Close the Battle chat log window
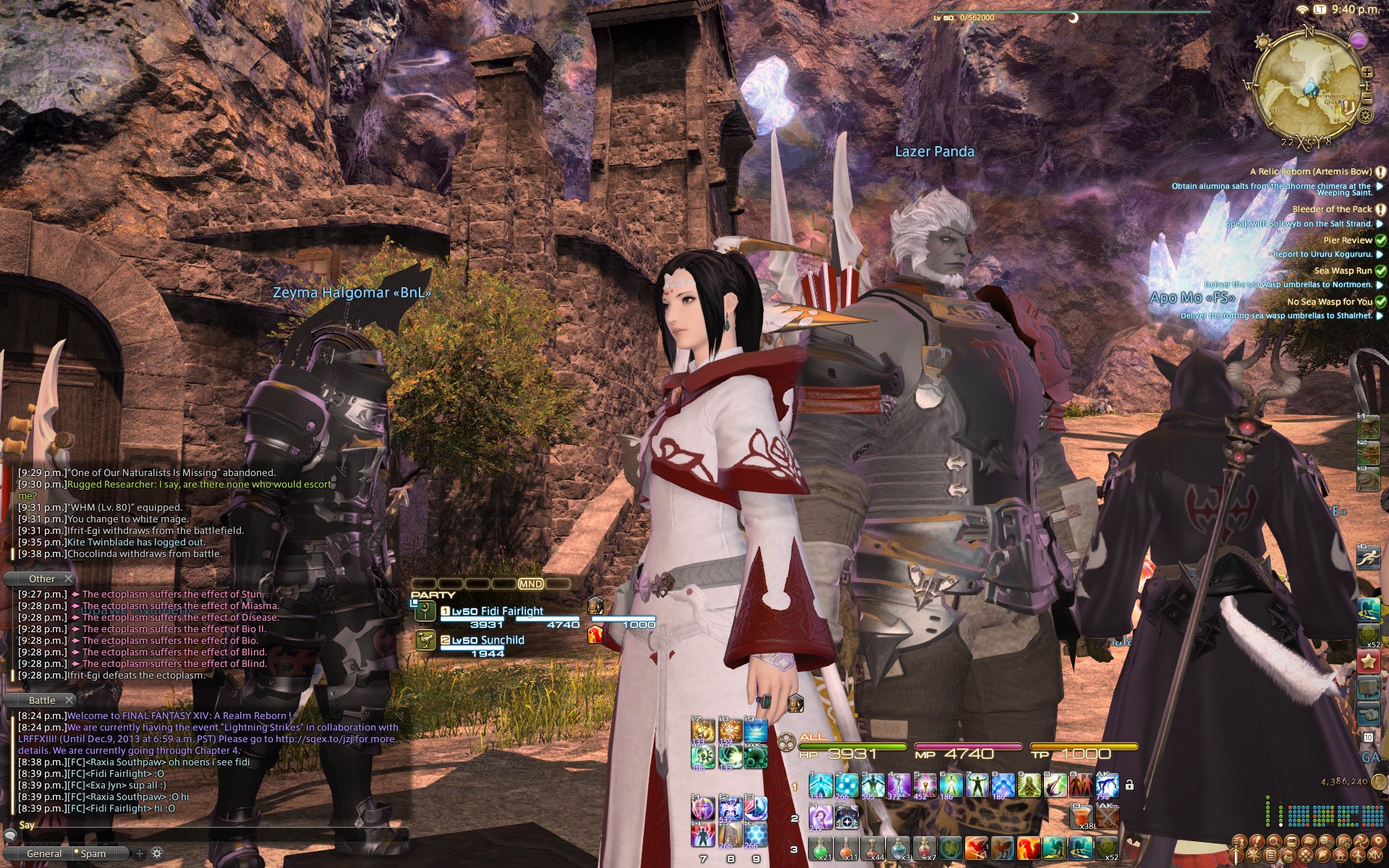Viewport: 1389px width, 868px height. tap(69, 700)
